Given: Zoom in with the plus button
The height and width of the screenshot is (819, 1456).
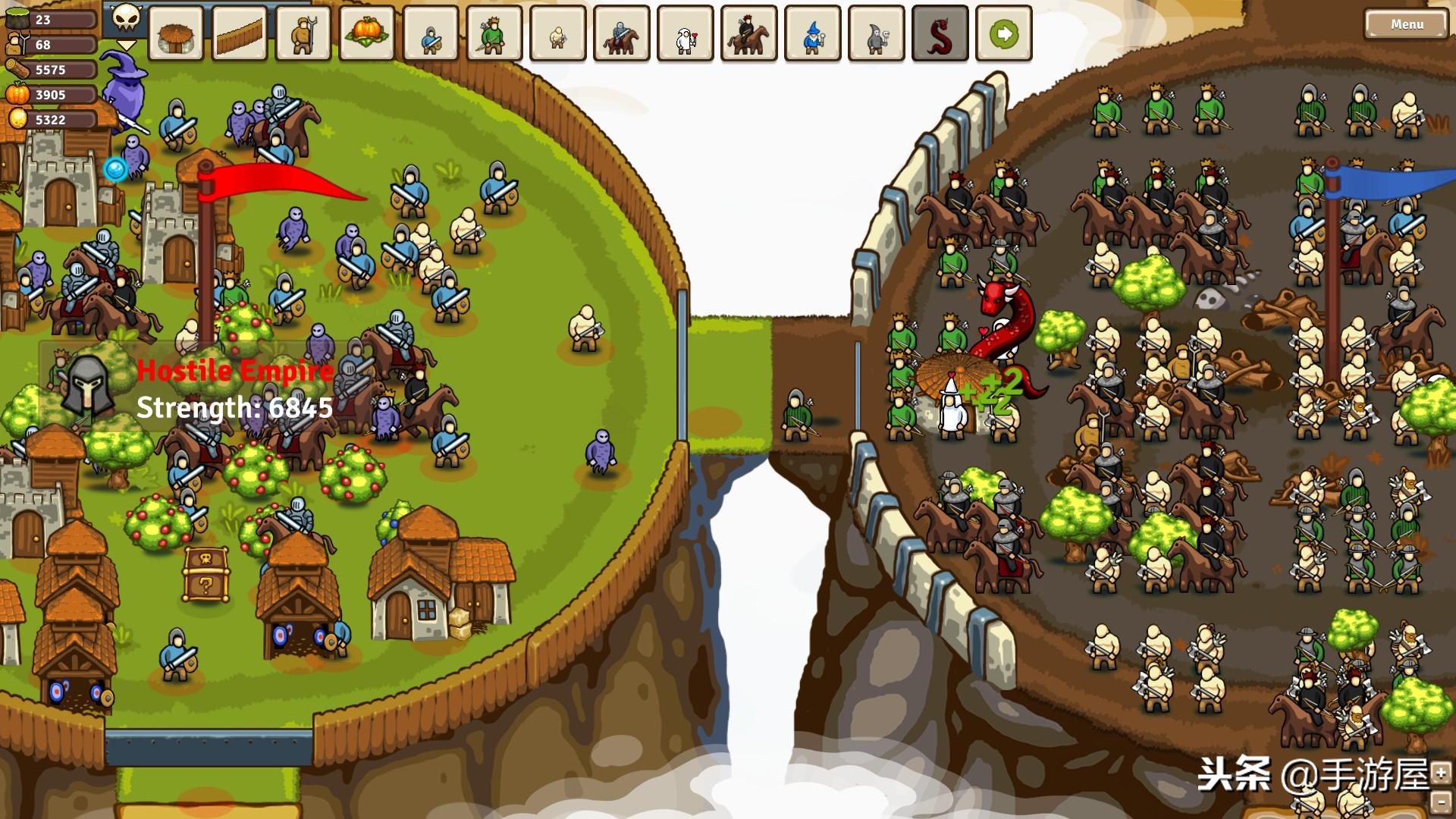Looking at the screenshot, I should point(1441,773).
